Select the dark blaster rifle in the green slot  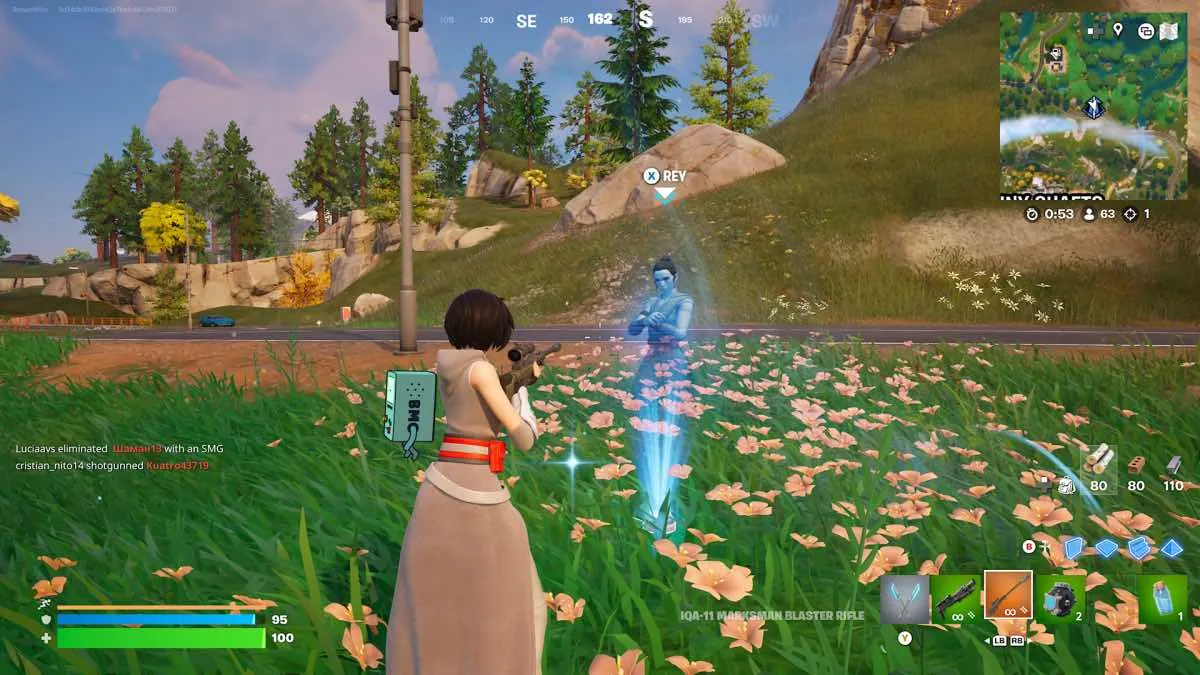point(955,599)
